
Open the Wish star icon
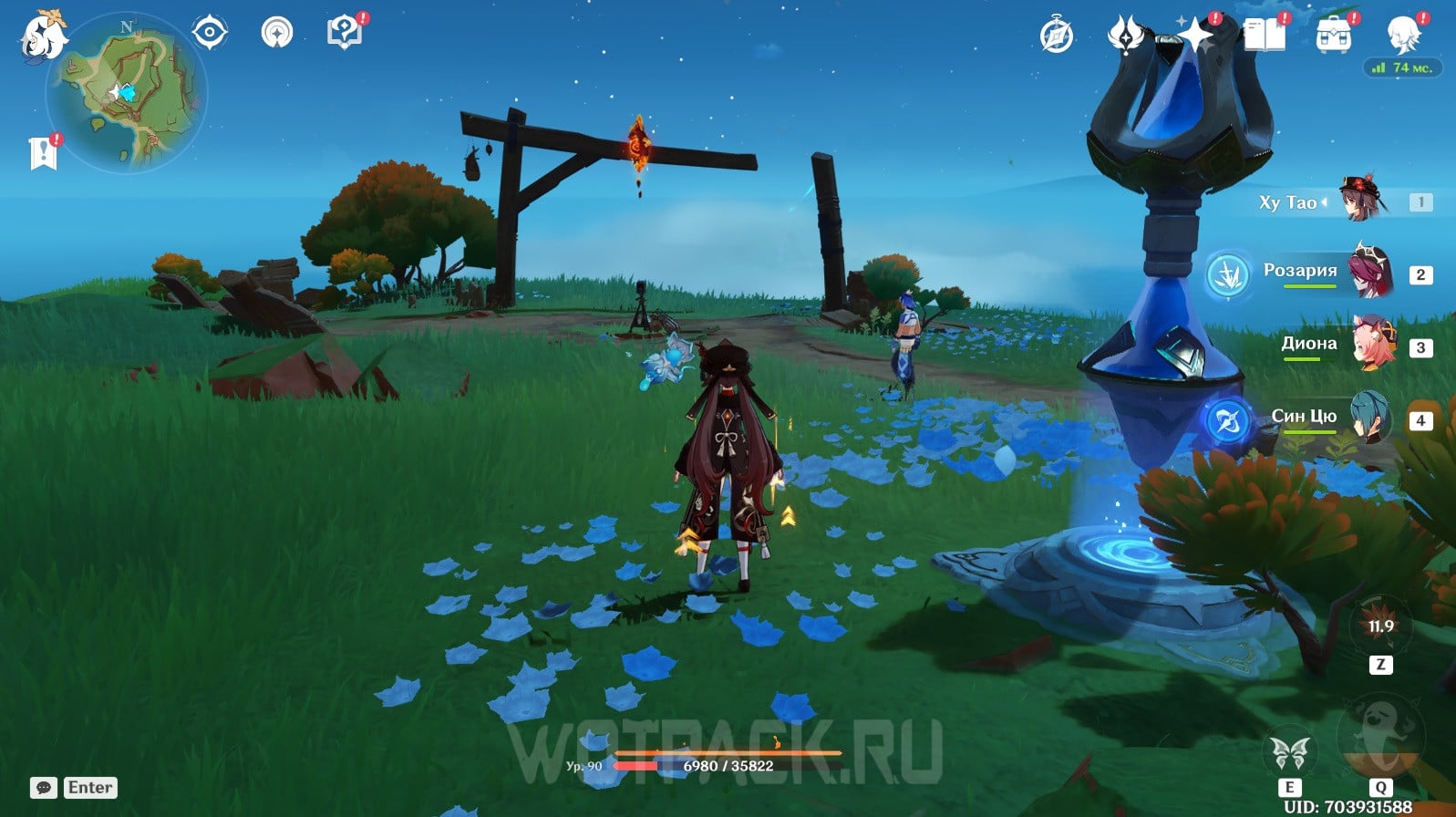point(1194,36)
